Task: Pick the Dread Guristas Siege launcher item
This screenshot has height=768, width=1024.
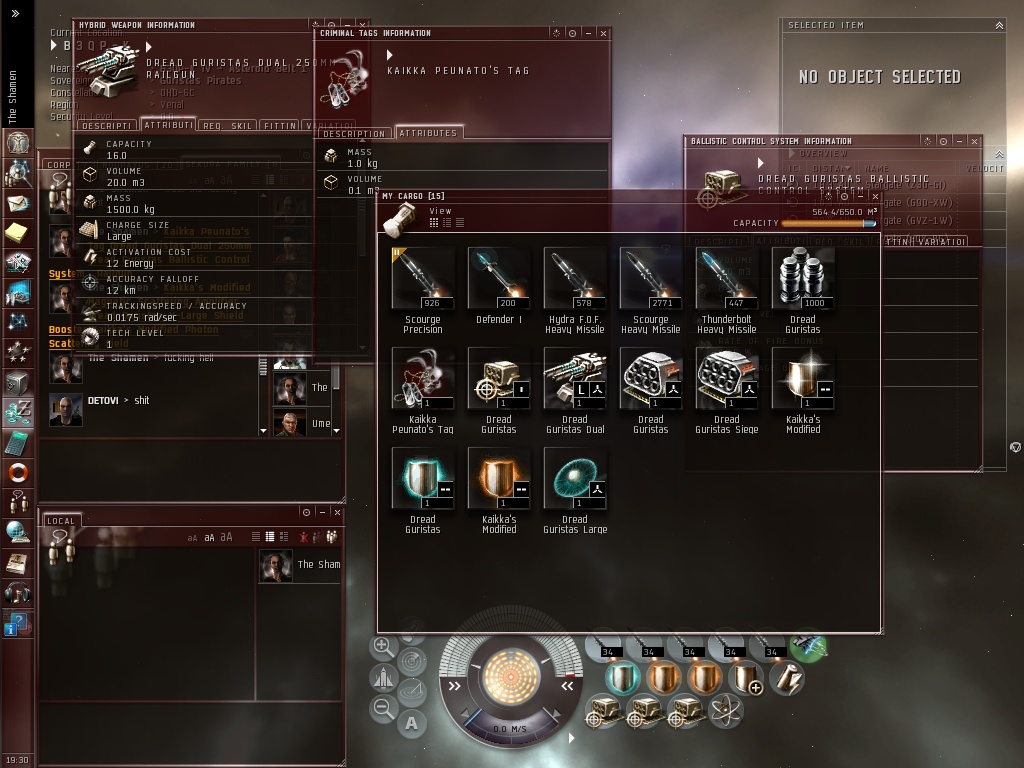Action: point(726,379)
